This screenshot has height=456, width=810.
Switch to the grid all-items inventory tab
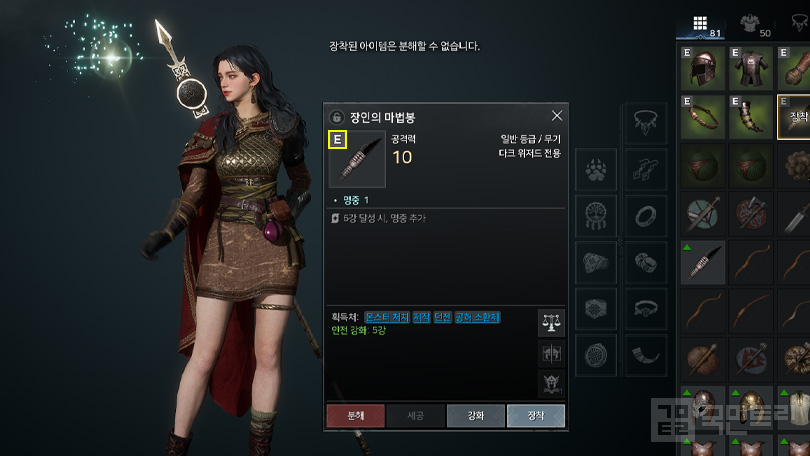(x=700, y=23)
